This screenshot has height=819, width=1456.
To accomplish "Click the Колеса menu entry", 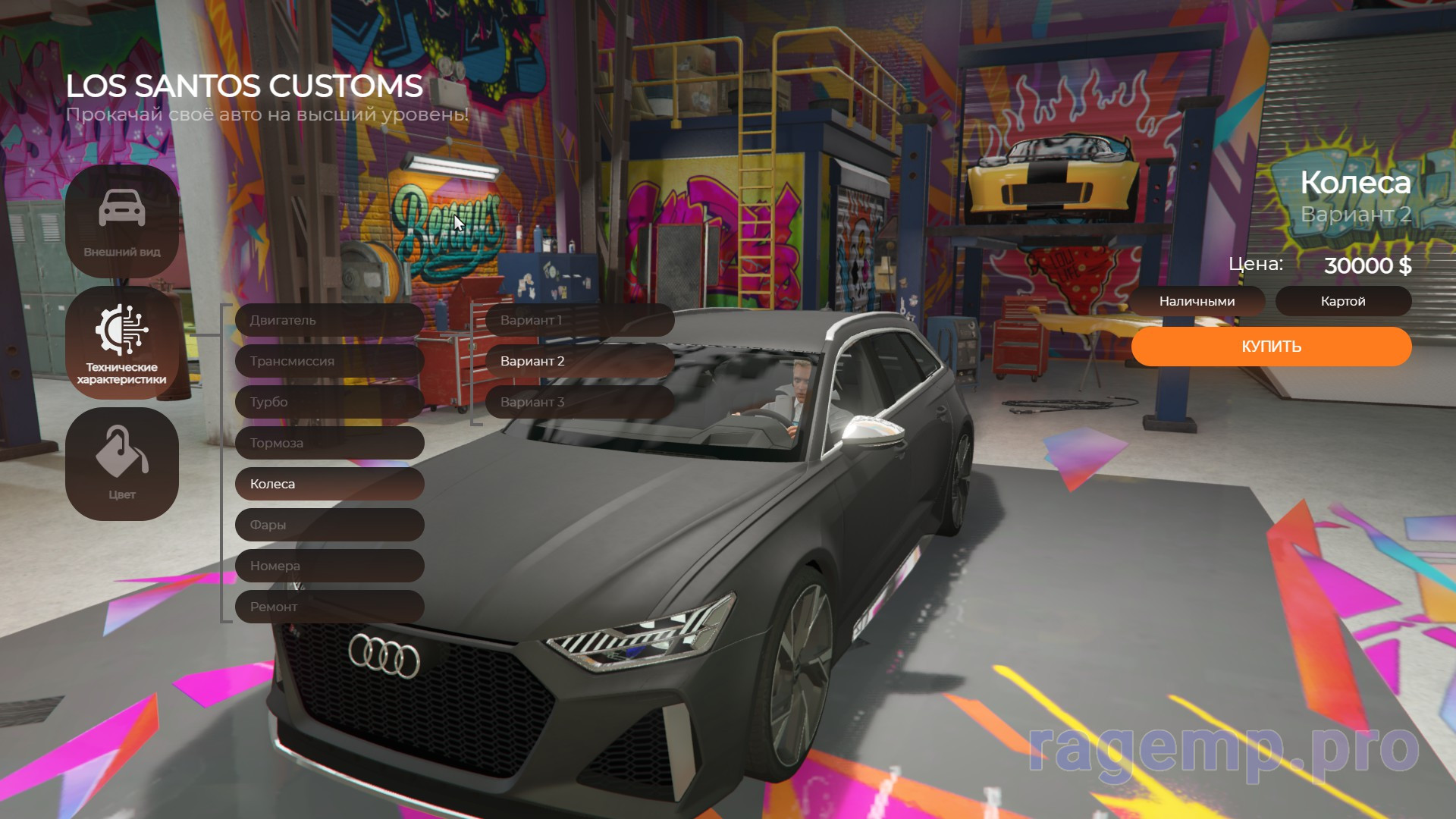I will (x=329, y=484).
